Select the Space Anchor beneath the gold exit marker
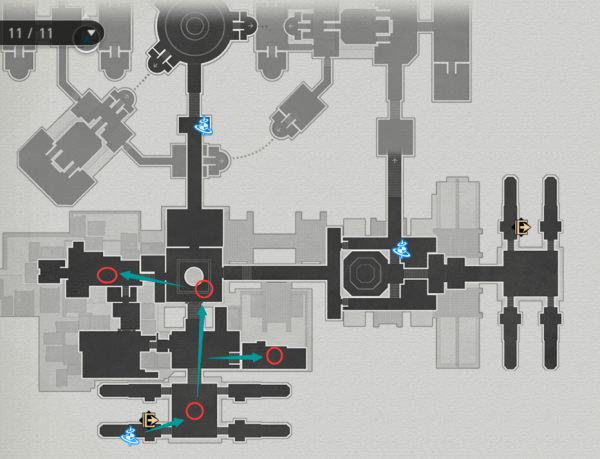This screenshot has height=459, width=600. click(x=130, y=435)
